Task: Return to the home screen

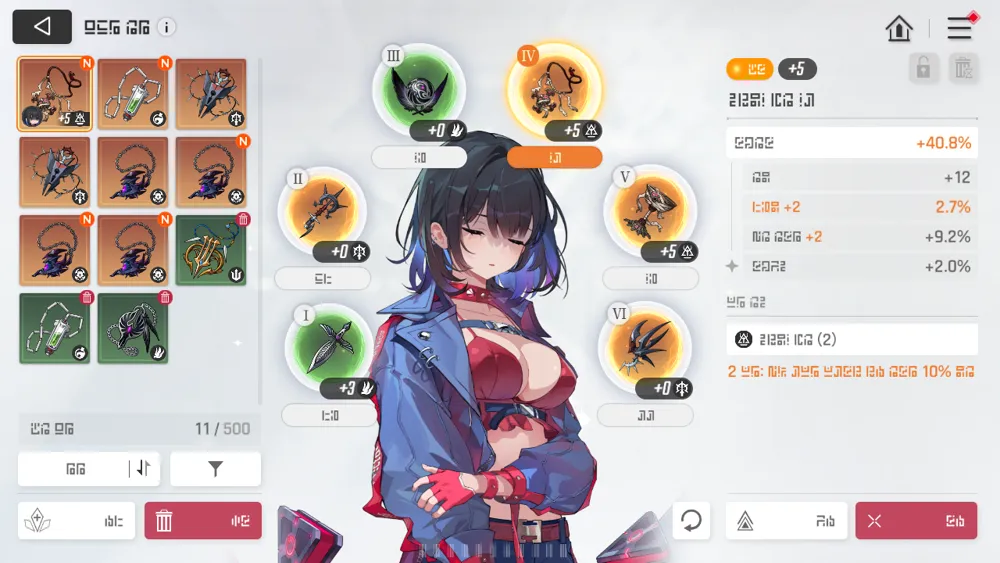Action: tap(899, 28)
